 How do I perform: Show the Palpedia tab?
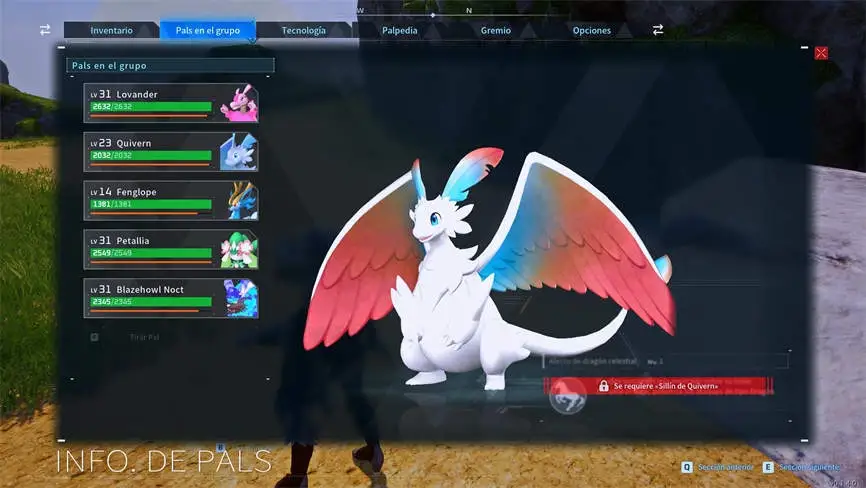[x=399, y=30]
